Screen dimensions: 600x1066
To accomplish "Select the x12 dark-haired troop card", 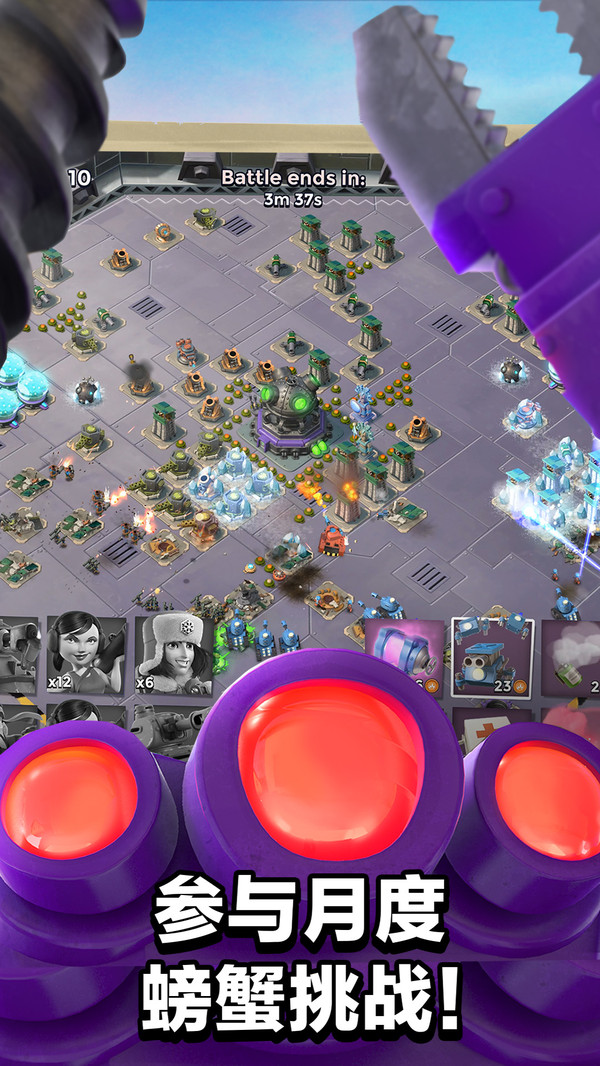I will pyautogui.click(x=89, y=652).
